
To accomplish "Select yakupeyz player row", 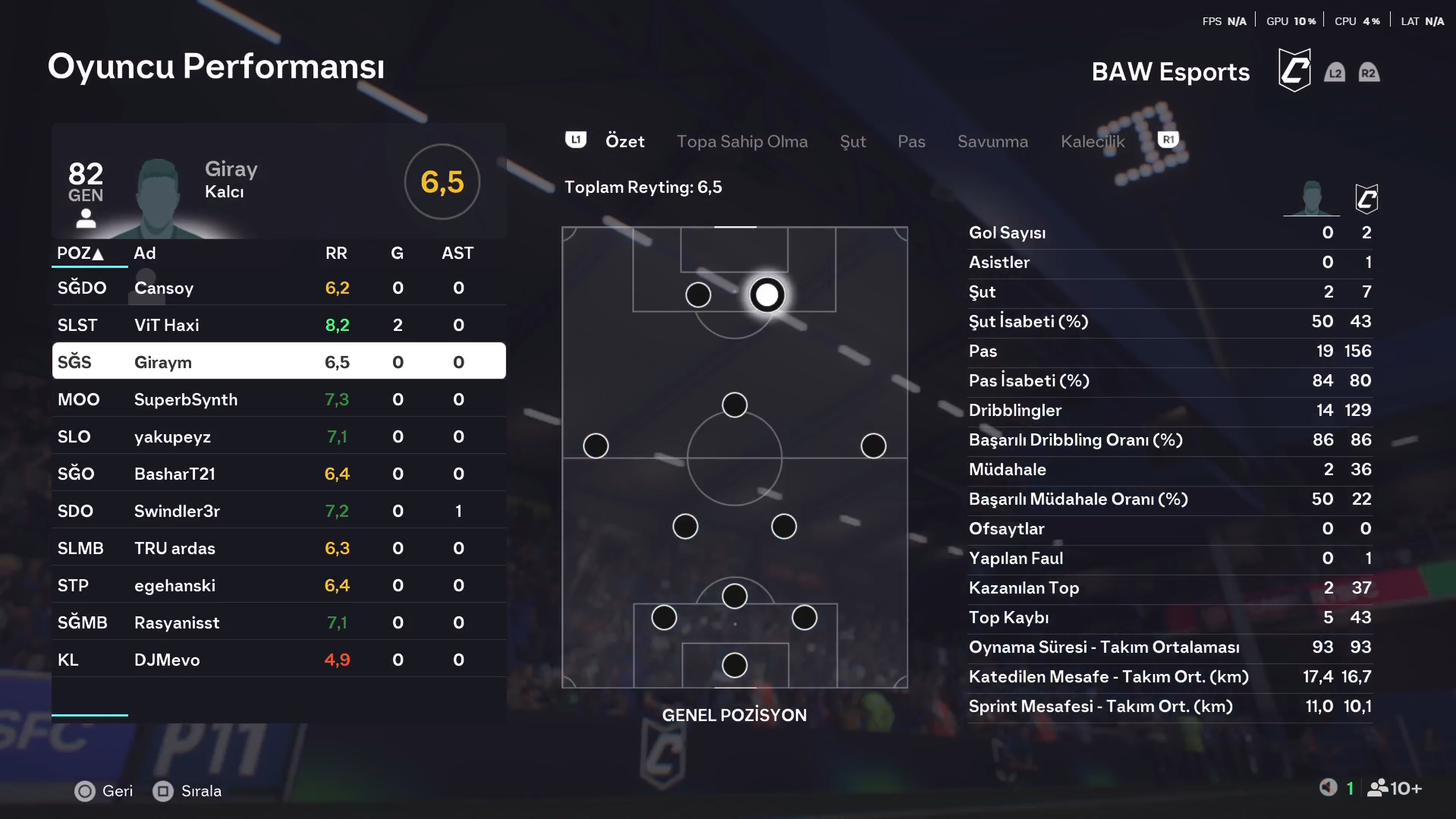I will click(x=278, y=436).
